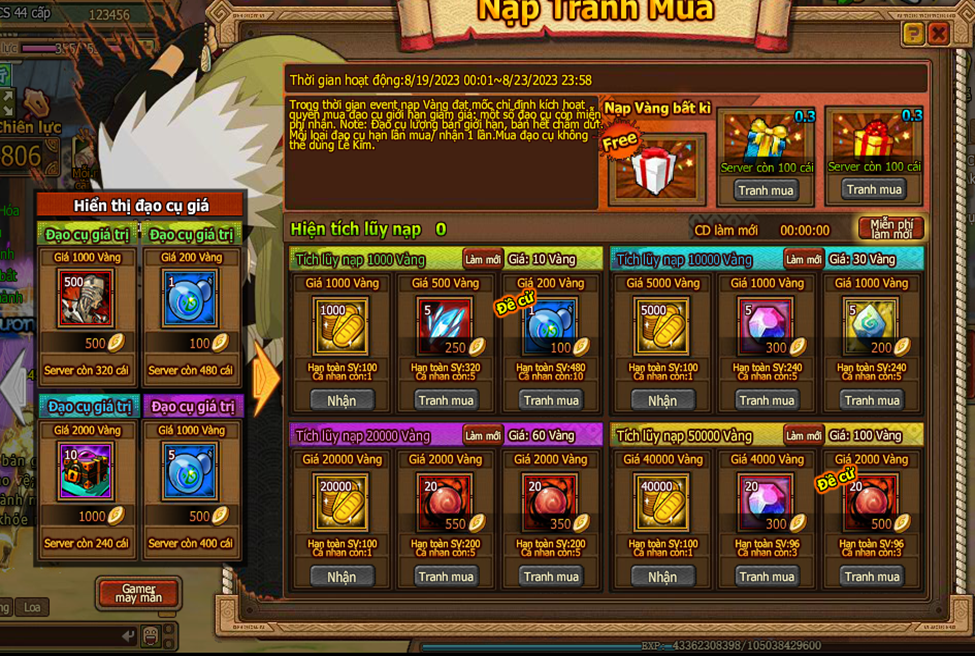This screenshot has height=656, width=975.
Task: Select the treasure chest item priced 1000
Action: (86, 471)
